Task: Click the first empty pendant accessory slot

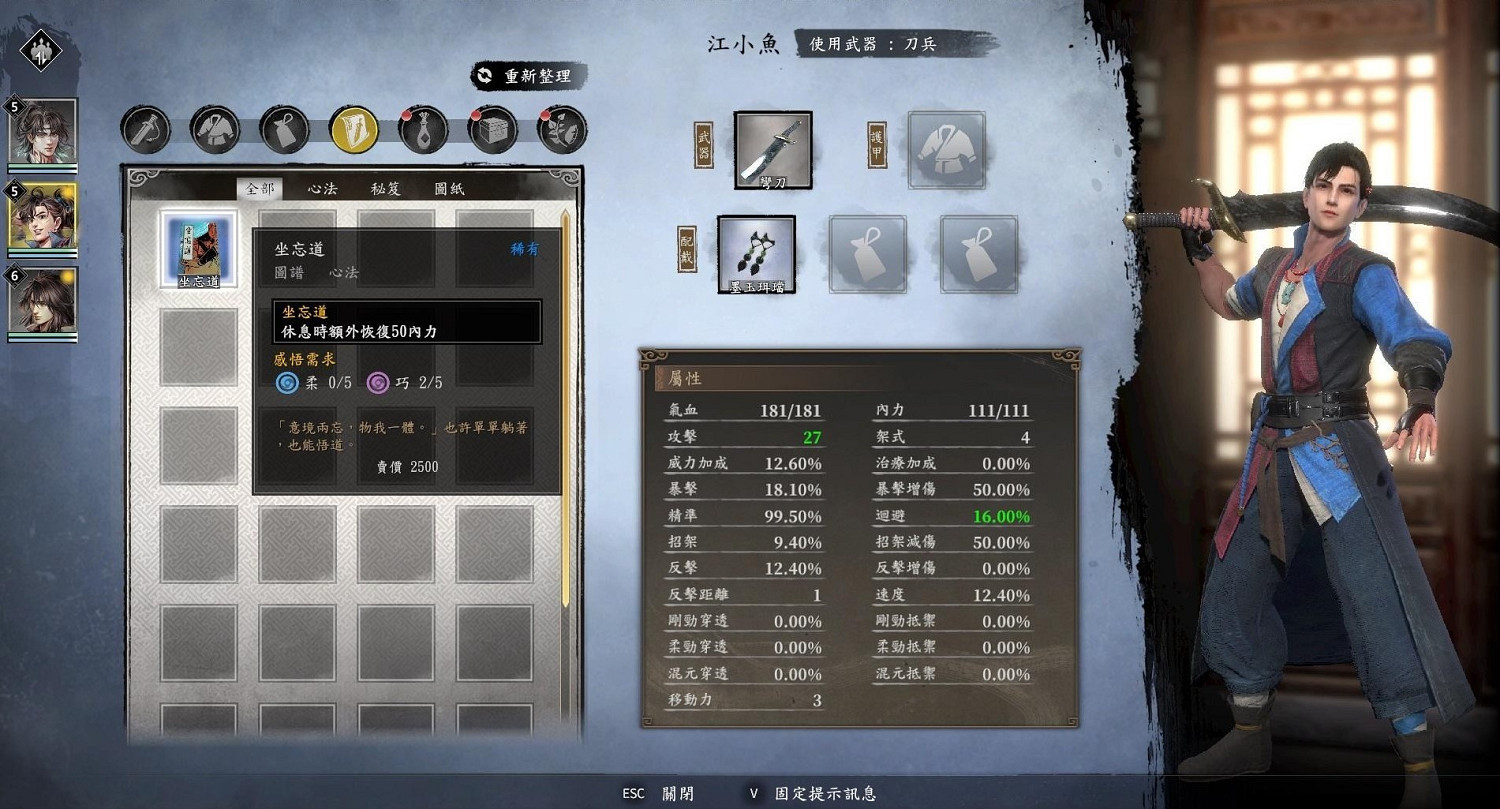Action: pyautogui.click(x=866, y=253)
